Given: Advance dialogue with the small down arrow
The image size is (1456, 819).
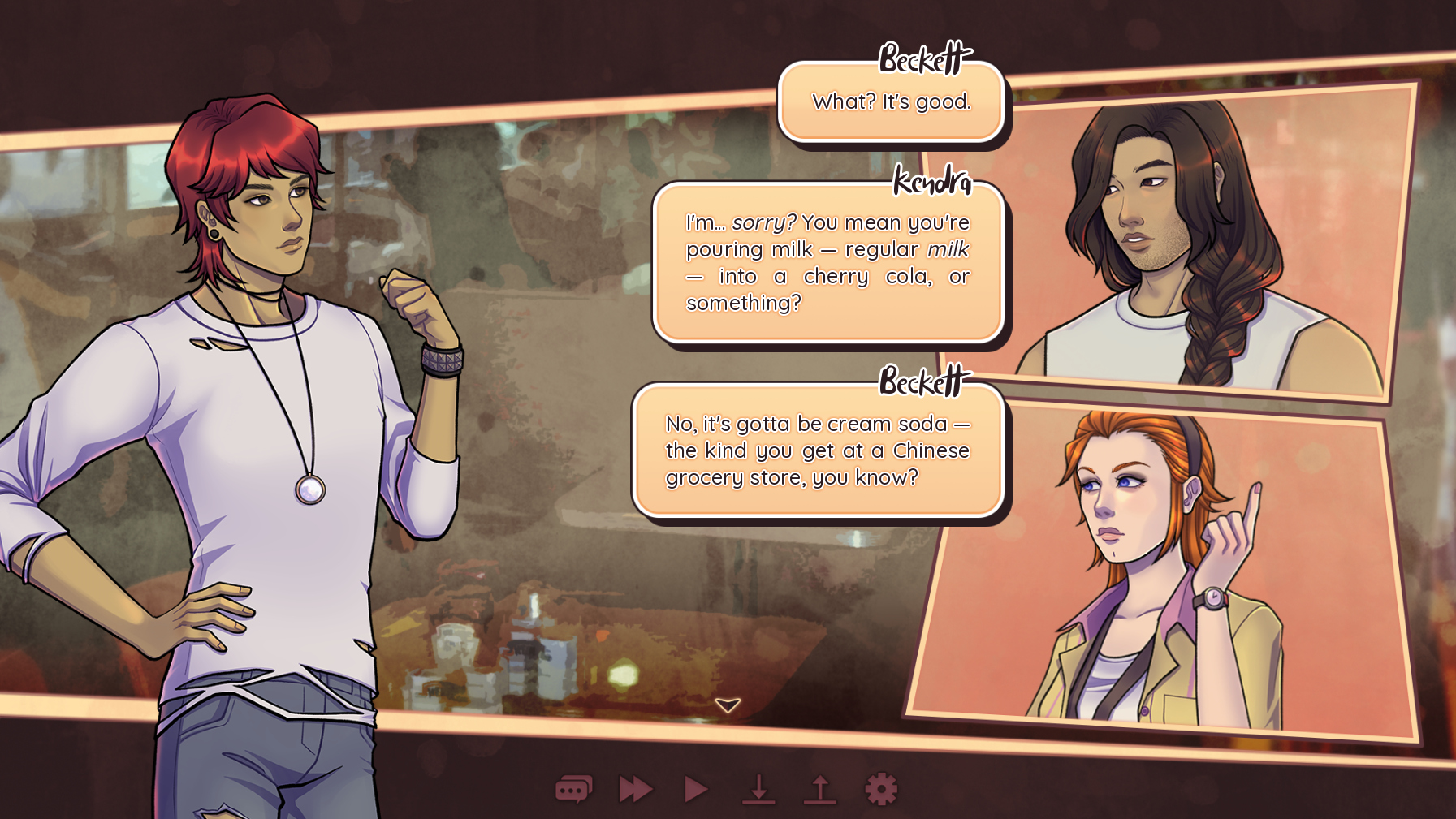Looking at the screenshot, I should point(728,705).
